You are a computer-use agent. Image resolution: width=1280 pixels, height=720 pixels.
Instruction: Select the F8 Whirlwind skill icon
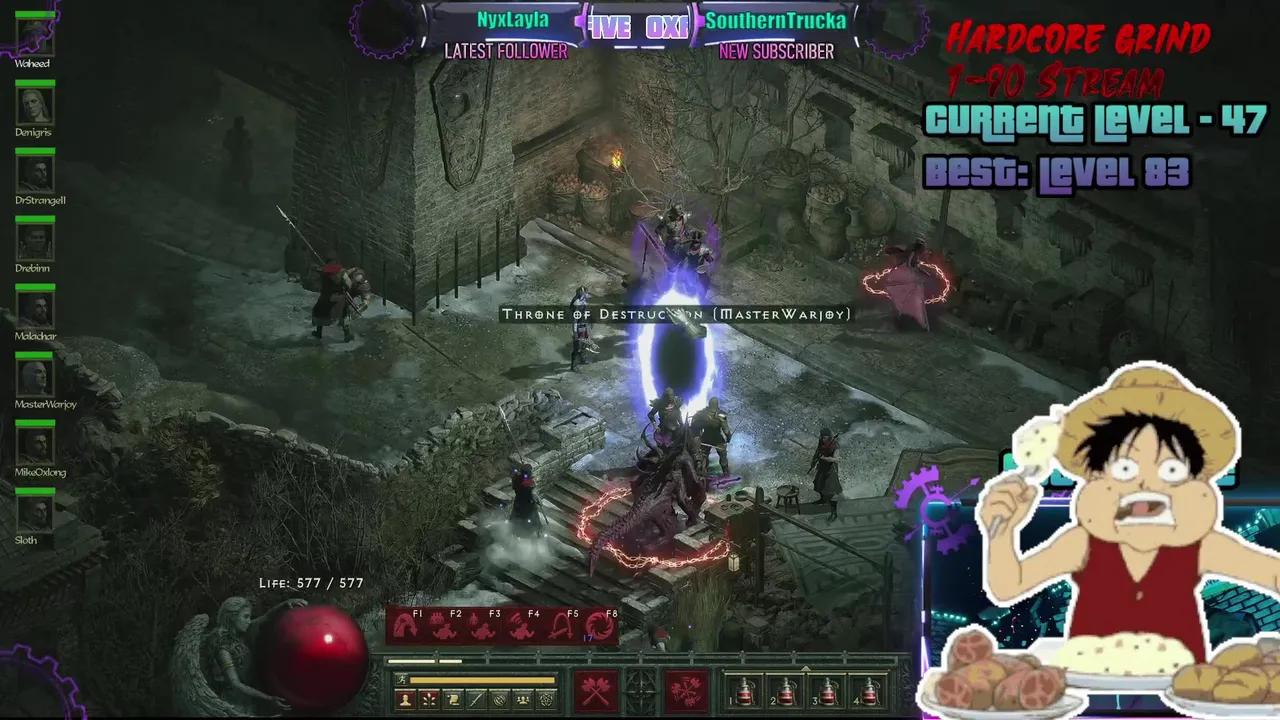[x=598, y=626]
